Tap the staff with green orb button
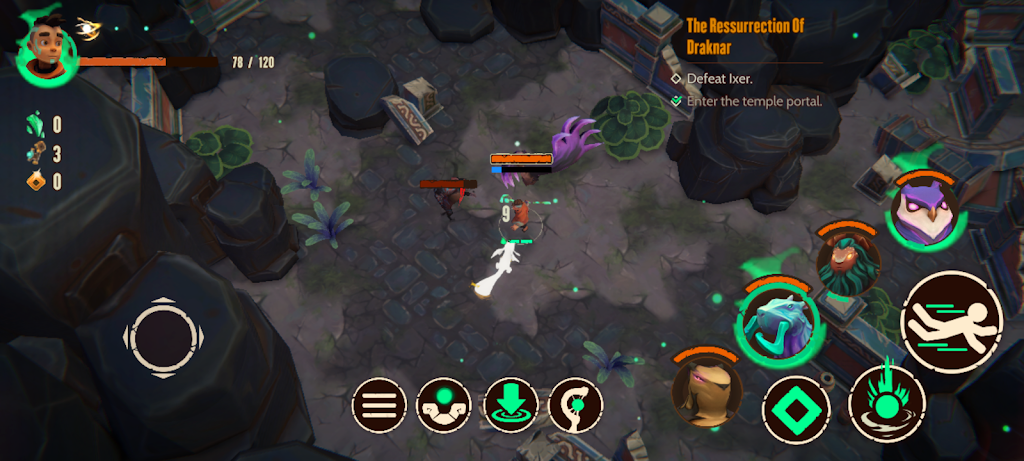 [x=576, y=405]
